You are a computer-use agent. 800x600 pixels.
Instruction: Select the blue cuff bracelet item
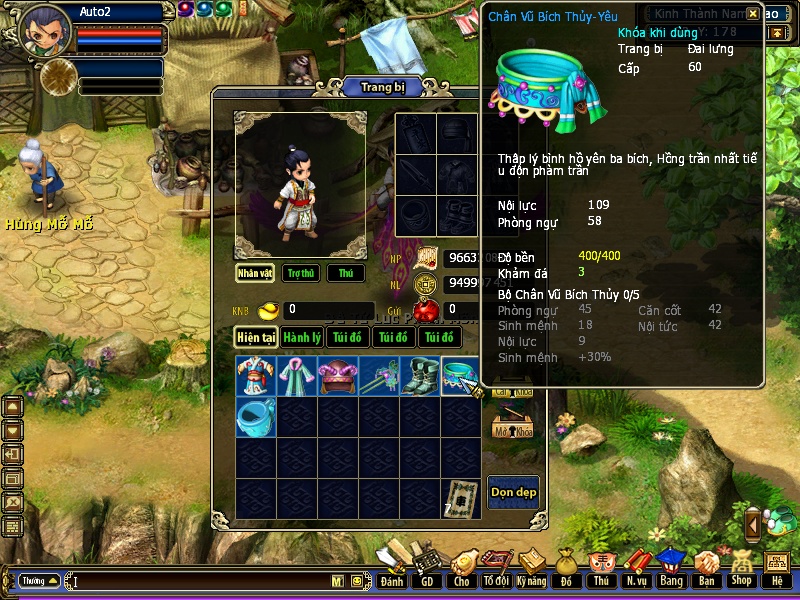click(x=256, y=417)
